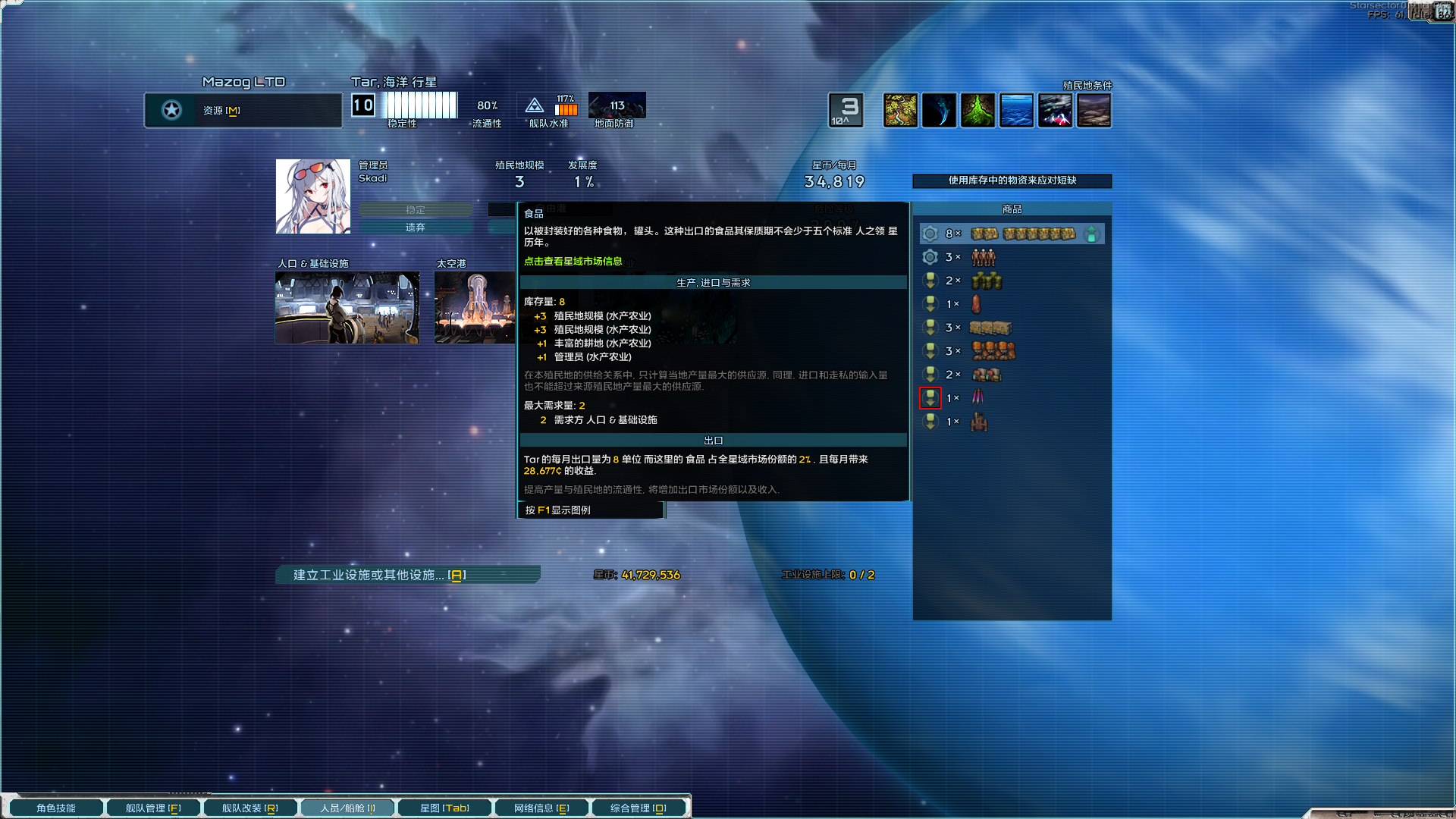The width and height of the screenshot is (1456, 819).
Task: Toggle 使用库存中的物资来应对短缺 option
Action: pos(1012,181)
